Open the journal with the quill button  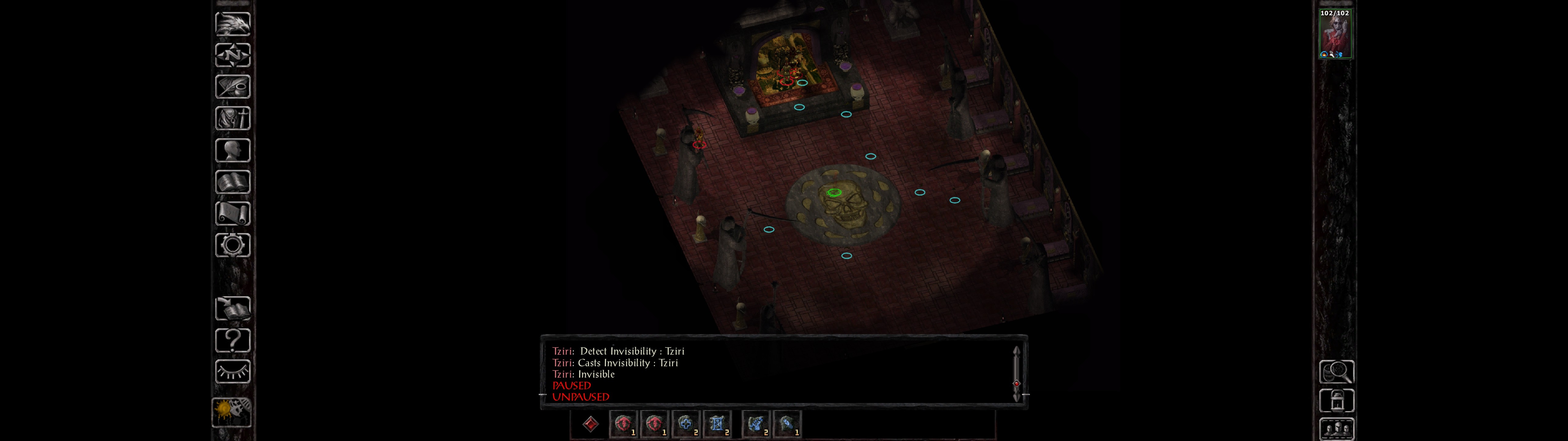tap(232, 86)
